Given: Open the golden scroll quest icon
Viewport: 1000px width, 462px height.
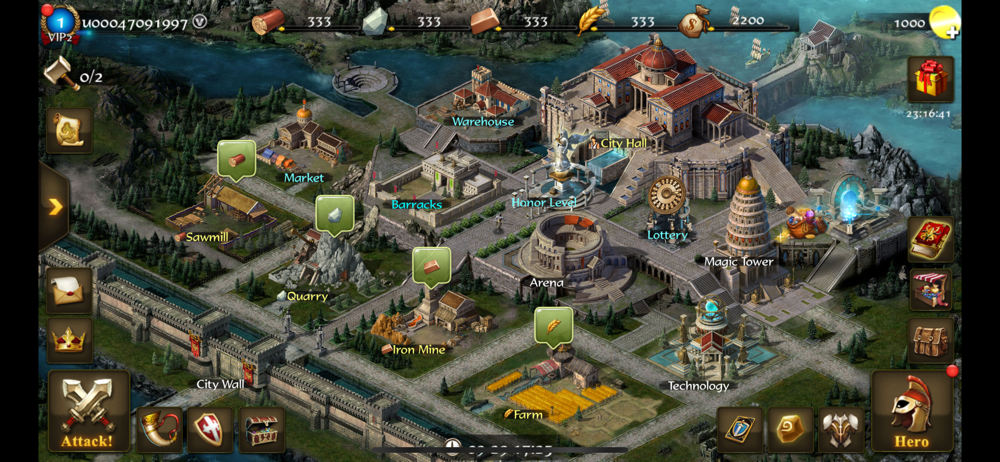Looking at the screenshot, I should point(69,130).
